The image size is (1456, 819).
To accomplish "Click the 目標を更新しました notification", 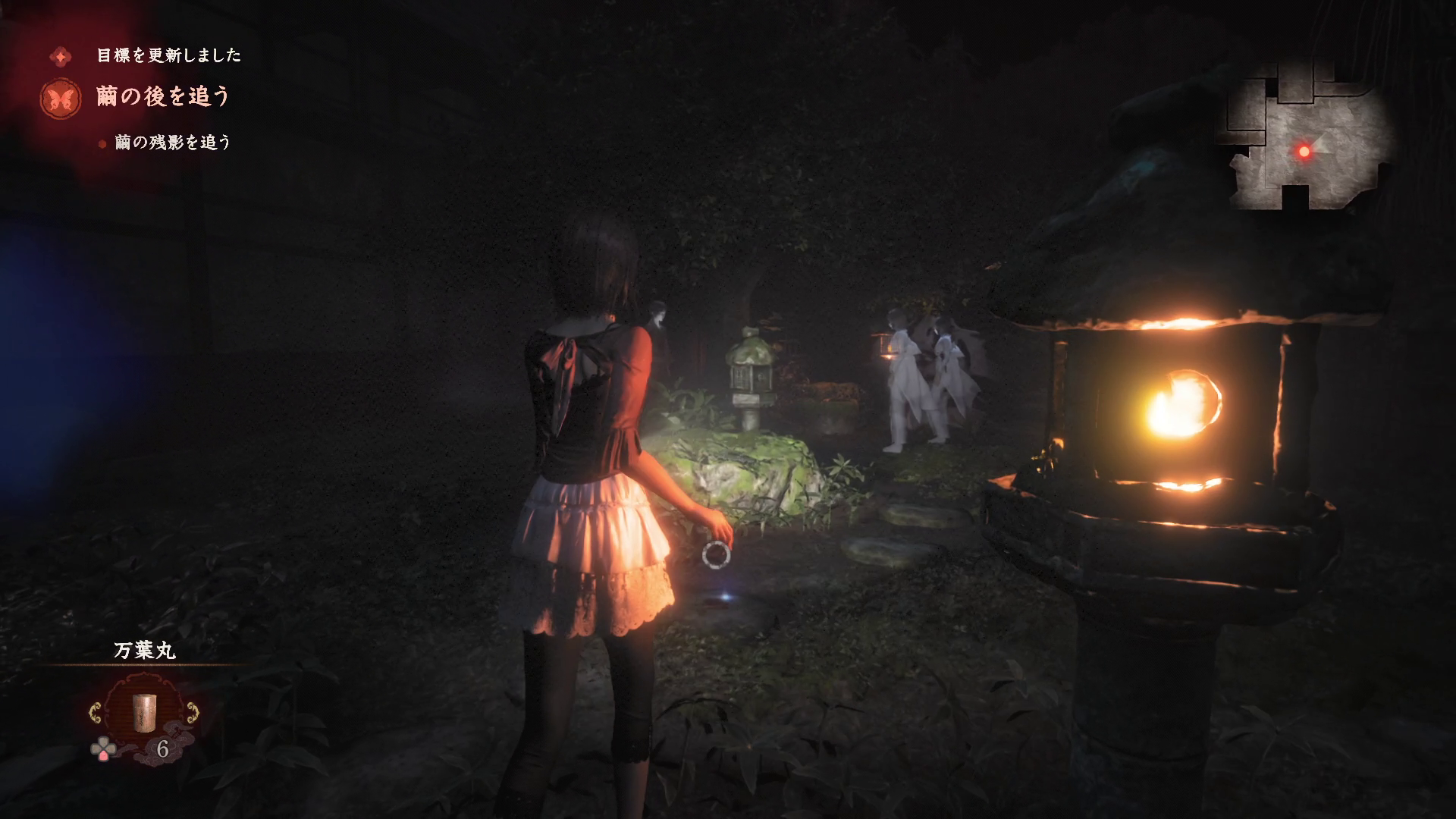I will tap(168, 55).
